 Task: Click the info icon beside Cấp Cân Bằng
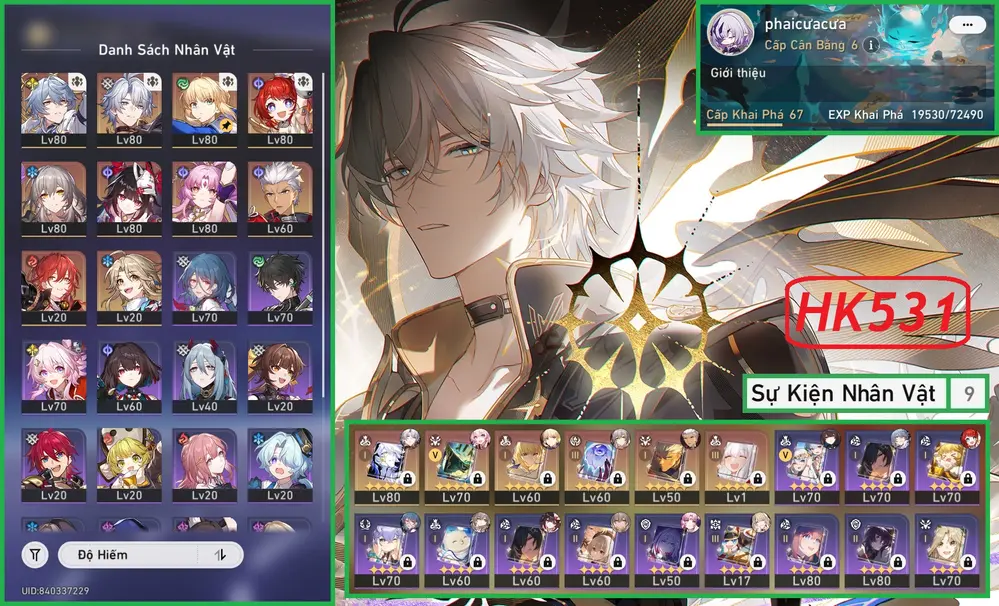click(871, 46)
